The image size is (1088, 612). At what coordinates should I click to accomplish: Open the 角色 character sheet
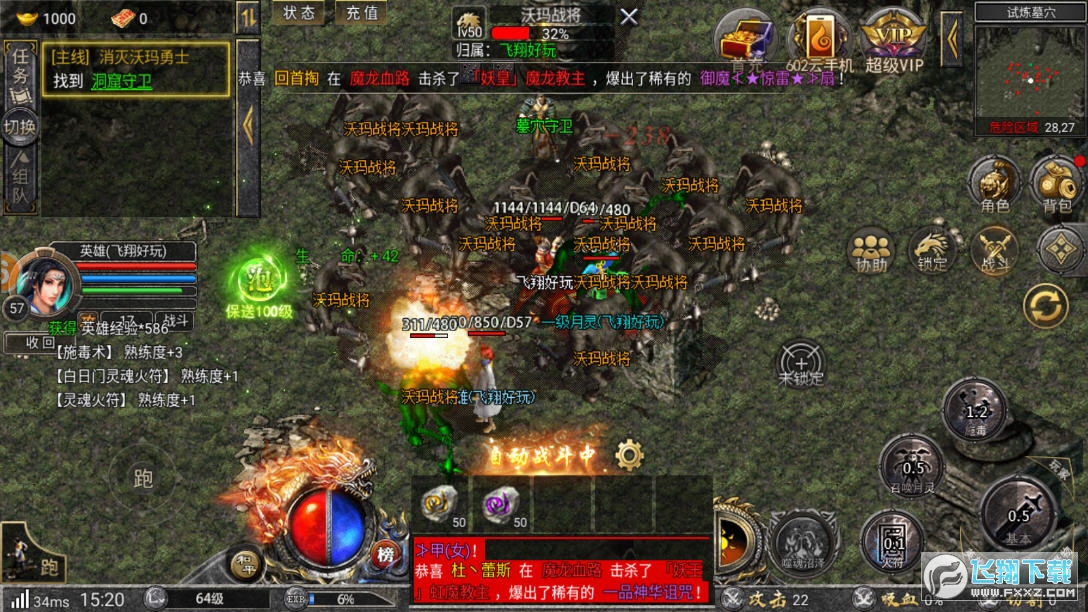coord(994,183)
